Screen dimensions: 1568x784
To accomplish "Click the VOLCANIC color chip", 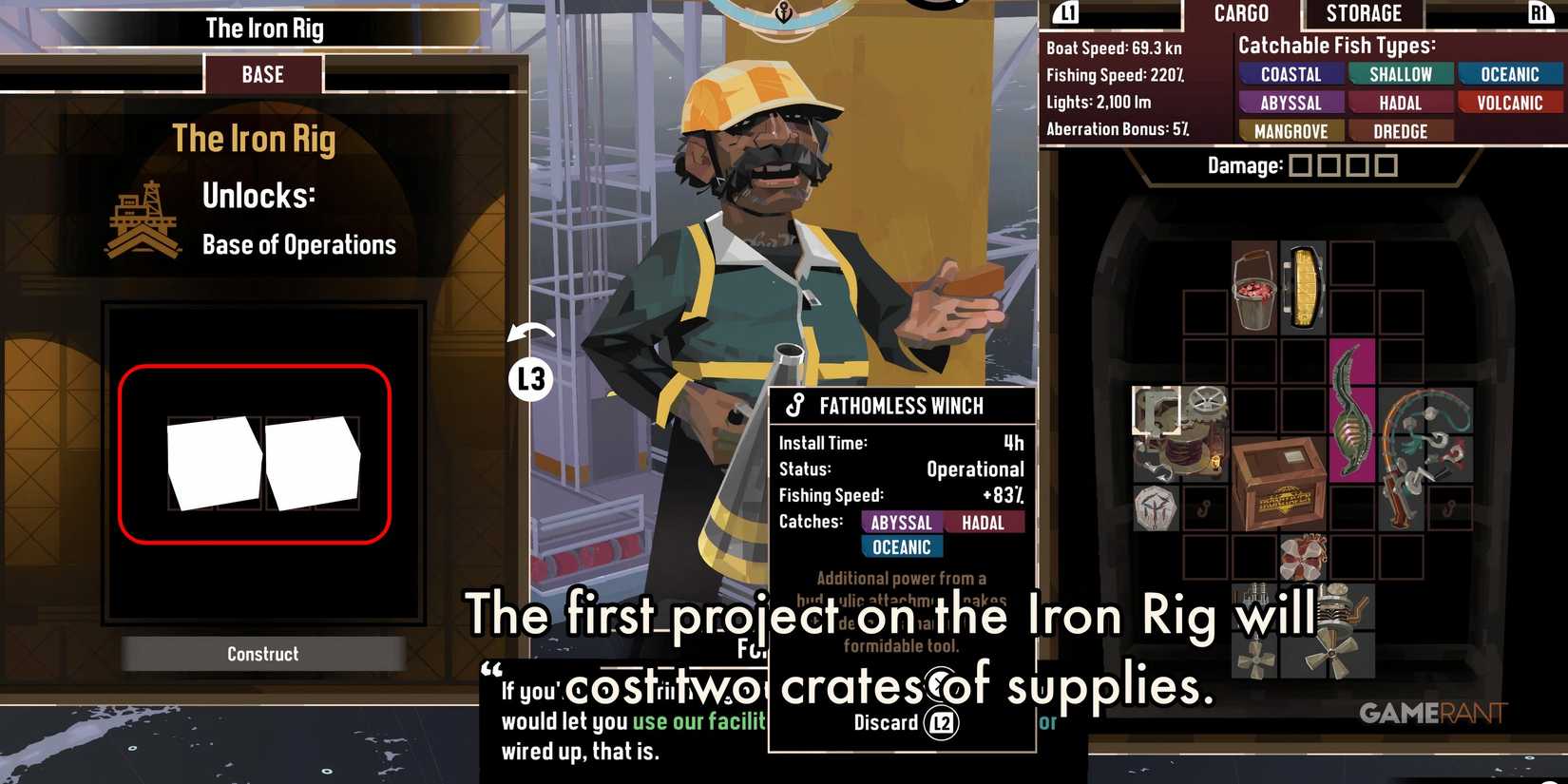I will (1510, 103).
